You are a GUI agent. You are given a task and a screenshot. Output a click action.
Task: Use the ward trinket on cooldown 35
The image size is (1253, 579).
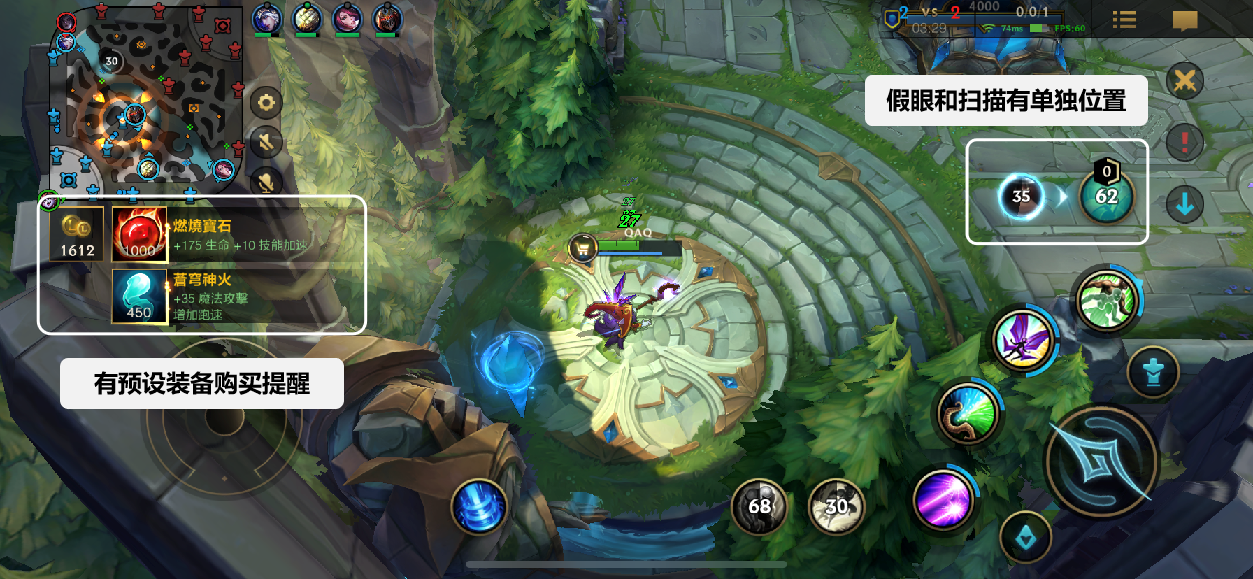pyautogui.click(x=1021, y=196)
